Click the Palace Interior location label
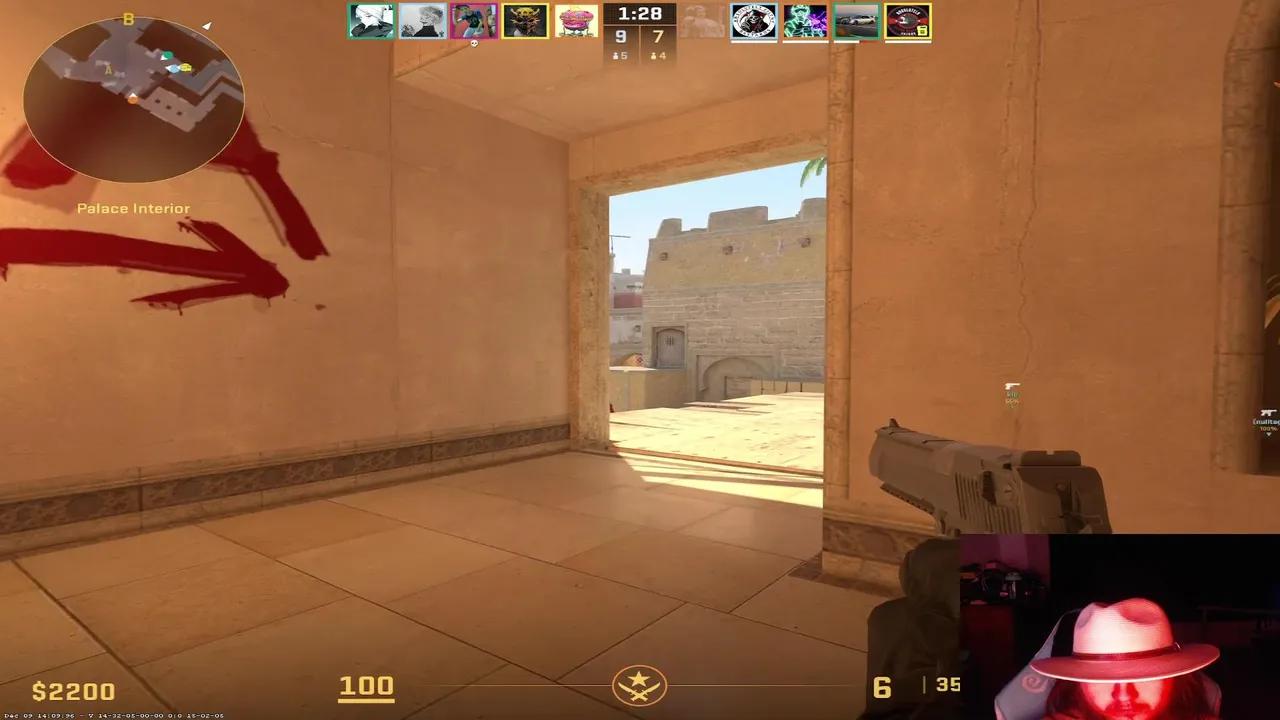 [134, 208]
